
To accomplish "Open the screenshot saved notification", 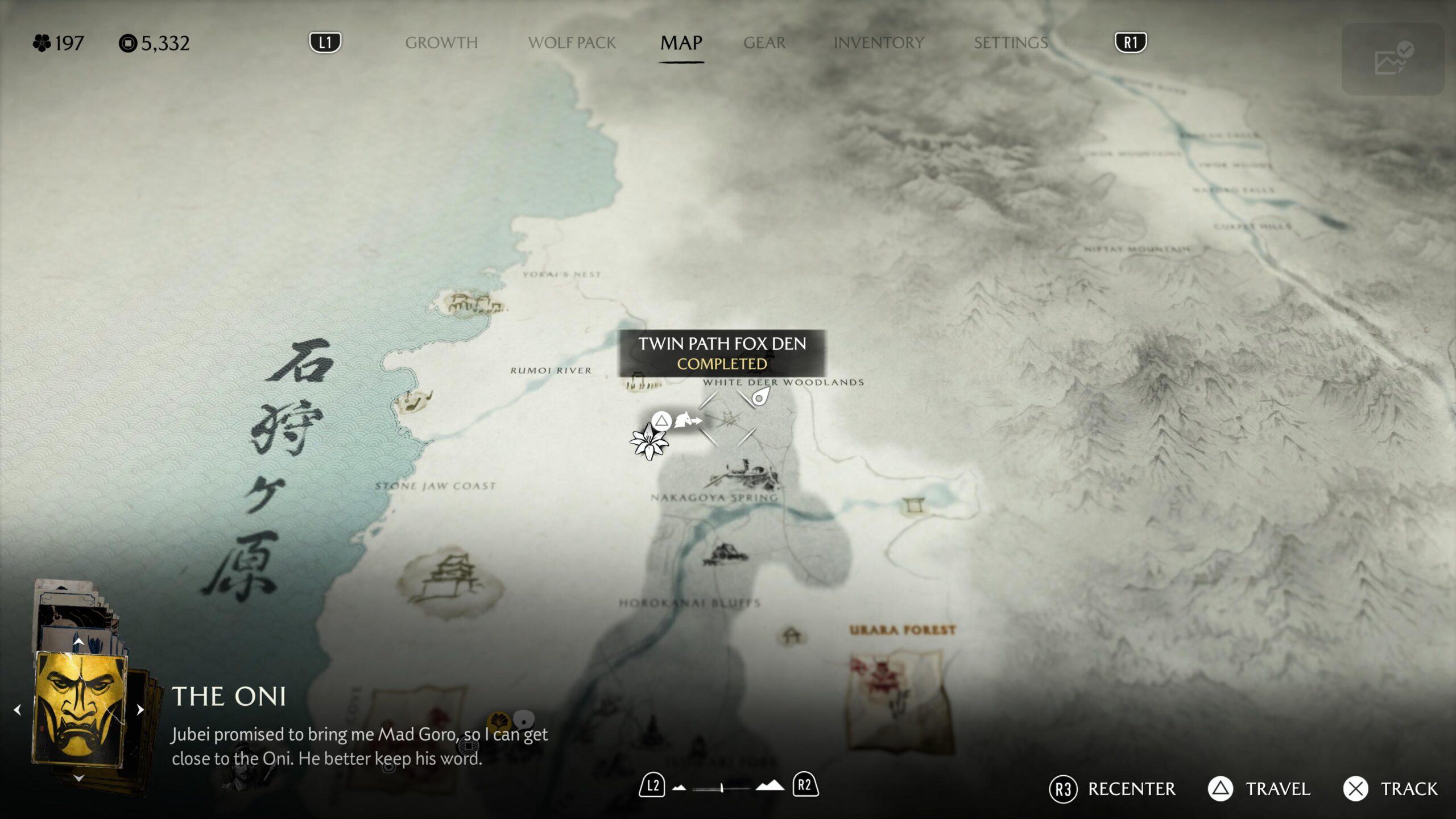I will pyautogui.click(x=1392, y=59).
